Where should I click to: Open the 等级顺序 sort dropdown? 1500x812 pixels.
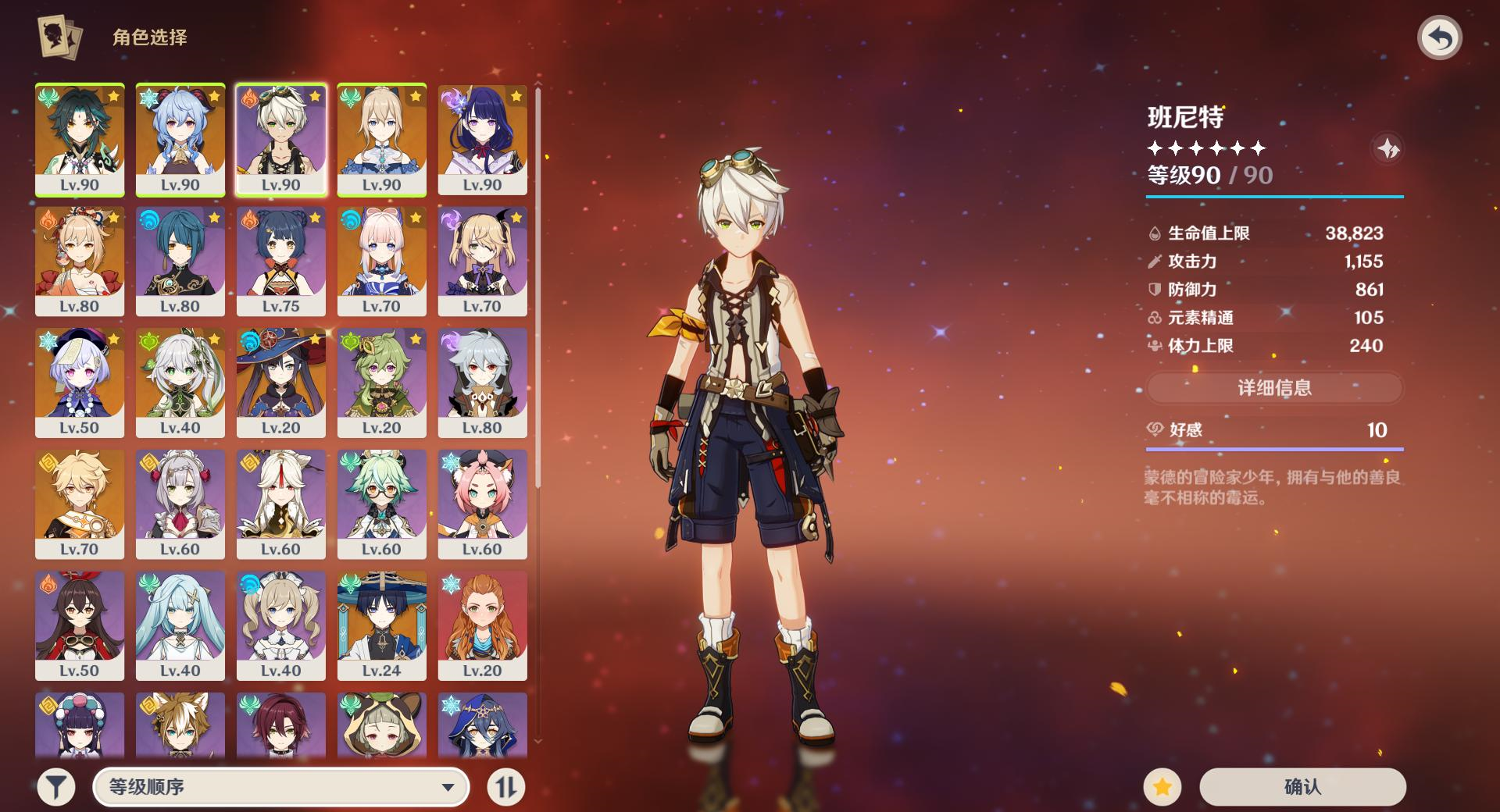281,786
